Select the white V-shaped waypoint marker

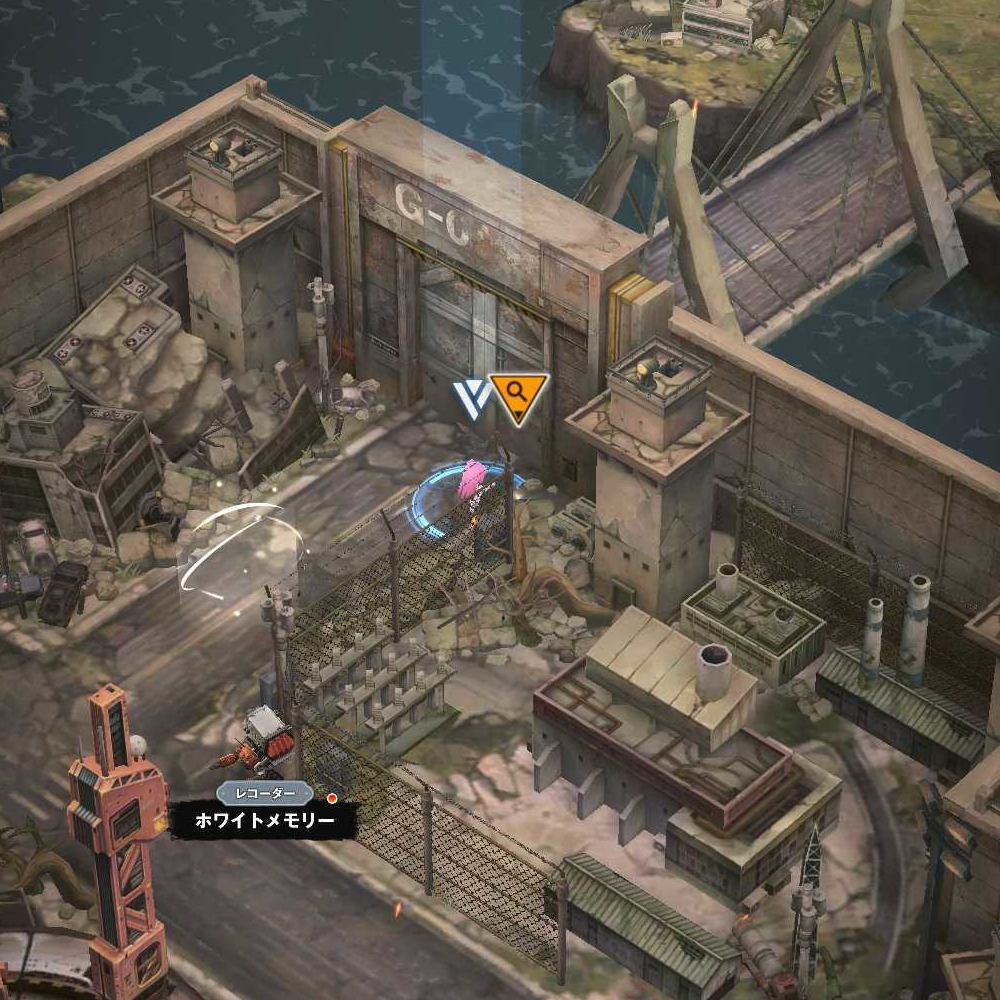[x=470, y=397]
